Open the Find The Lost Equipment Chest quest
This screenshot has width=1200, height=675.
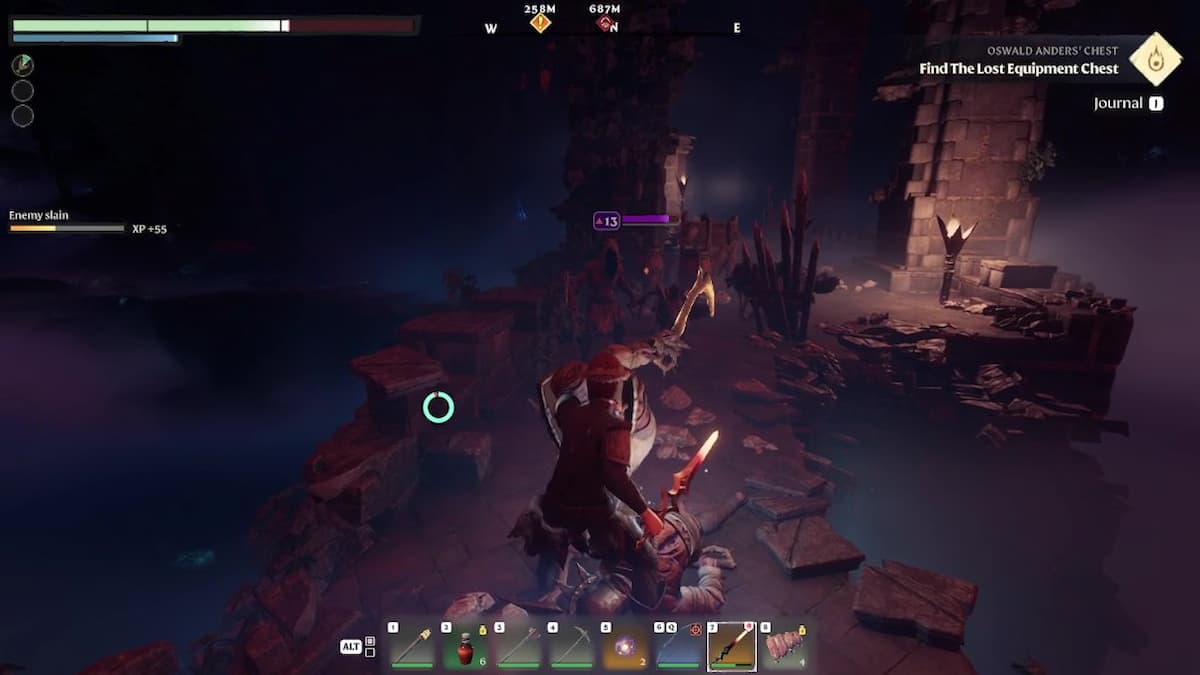[1019, 69]
